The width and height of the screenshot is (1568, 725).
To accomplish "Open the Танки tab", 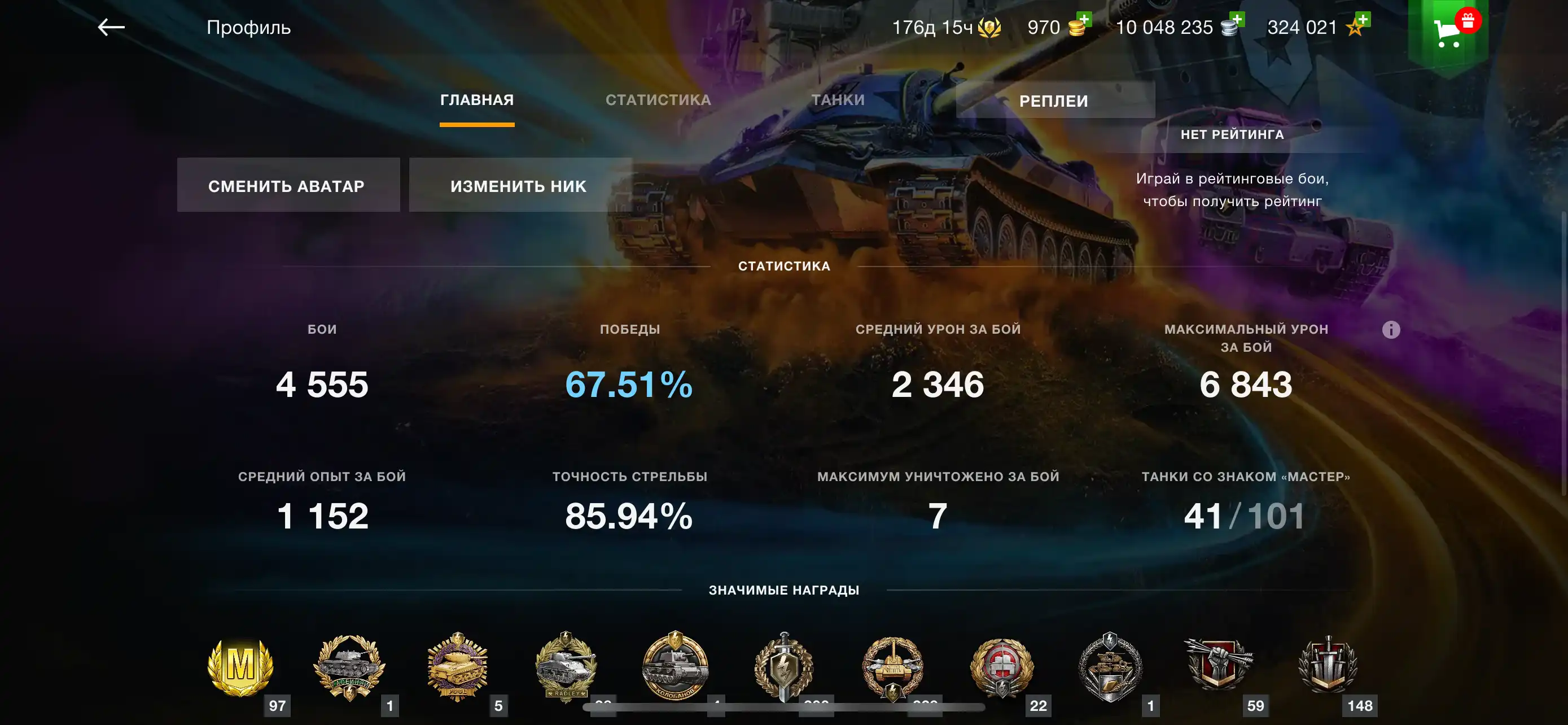I will (x=838, y=100).
